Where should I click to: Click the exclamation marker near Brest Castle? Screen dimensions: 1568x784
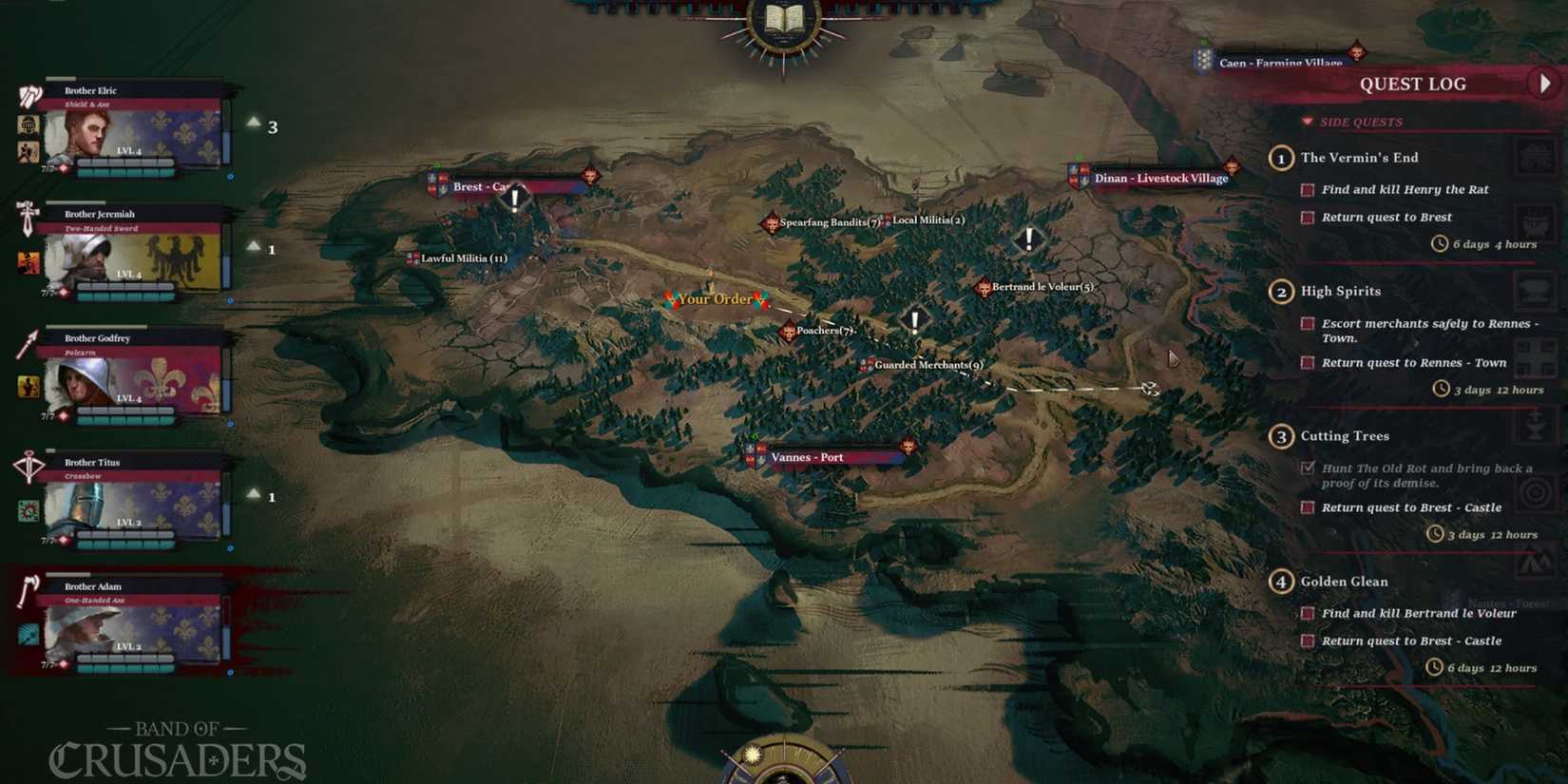pos(512,198)
